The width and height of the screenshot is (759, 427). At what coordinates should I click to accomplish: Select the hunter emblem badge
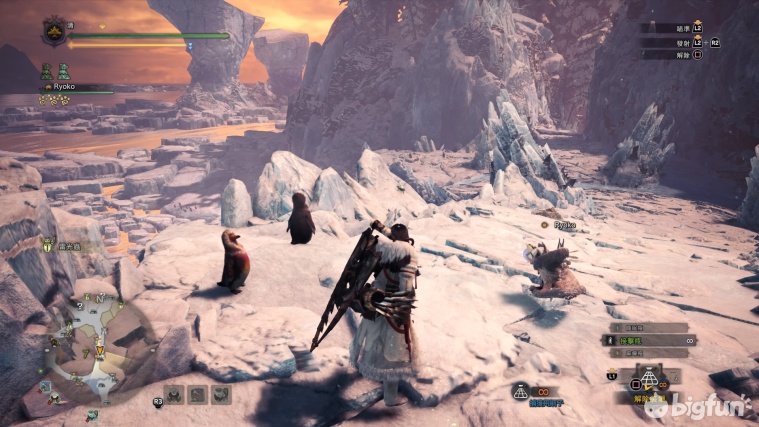pyautogui.click(x=54, y=31)
